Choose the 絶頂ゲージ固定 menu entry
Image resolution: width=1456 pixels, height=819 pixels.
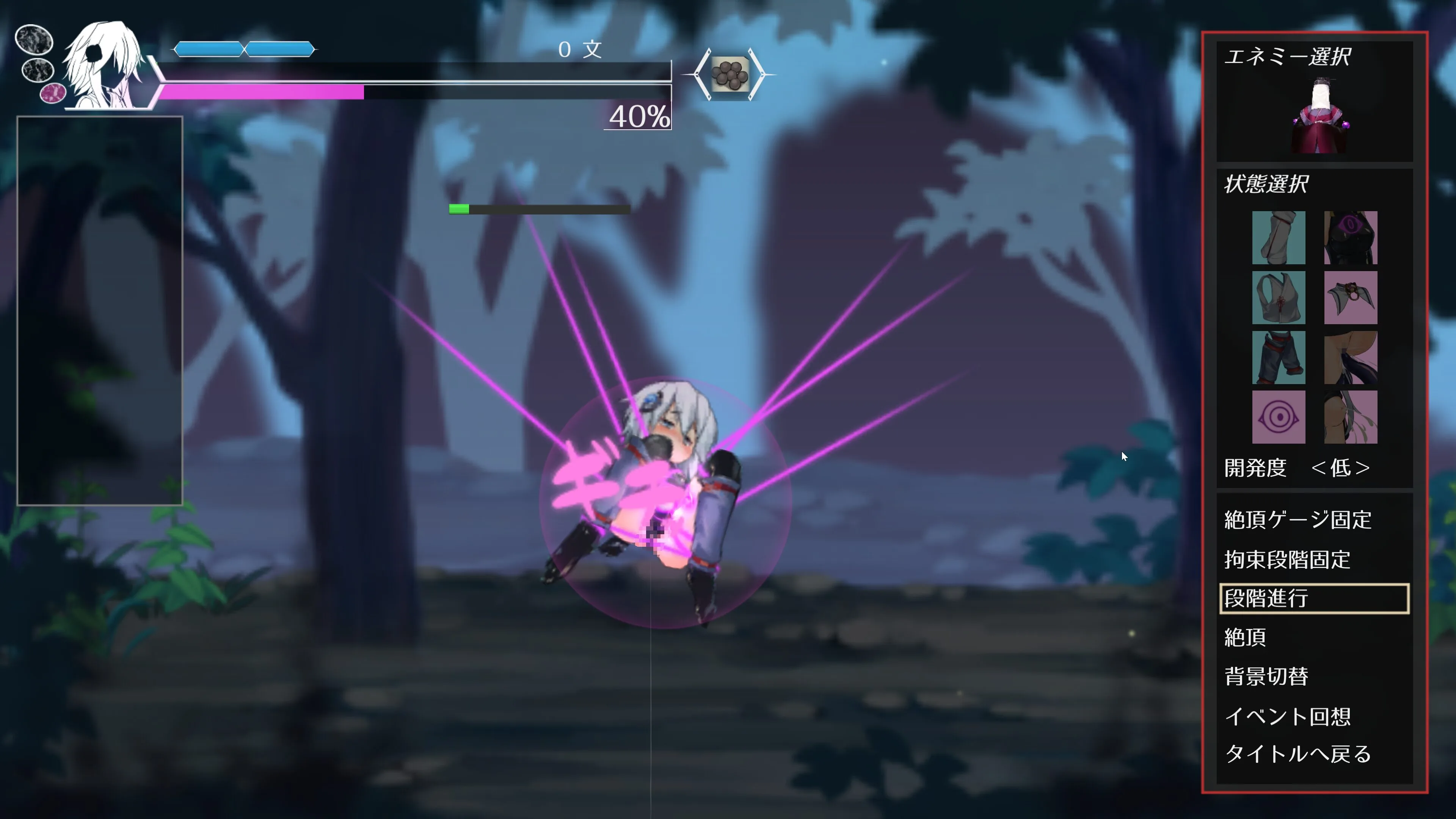click(1298, 520)
